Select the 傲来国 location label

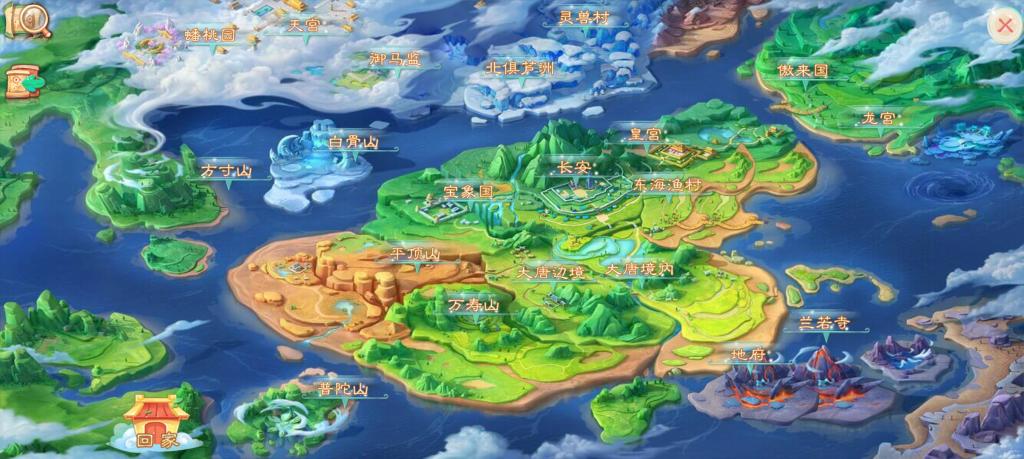click(x=803, y=71)
